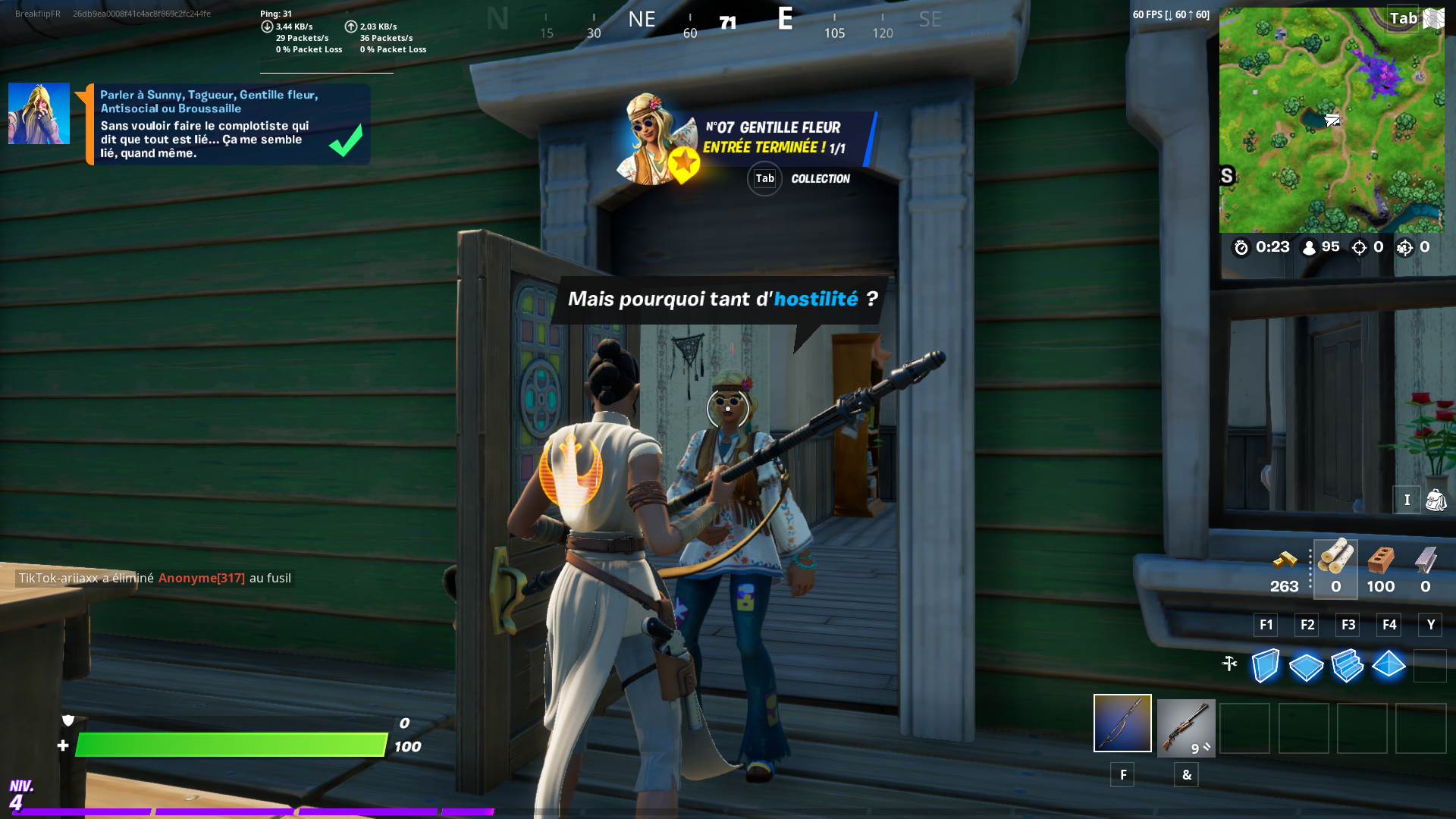Click the minimap in the top-right corner
The width and height of the screenshot is (1456, 819).
tap(1331, 121)
